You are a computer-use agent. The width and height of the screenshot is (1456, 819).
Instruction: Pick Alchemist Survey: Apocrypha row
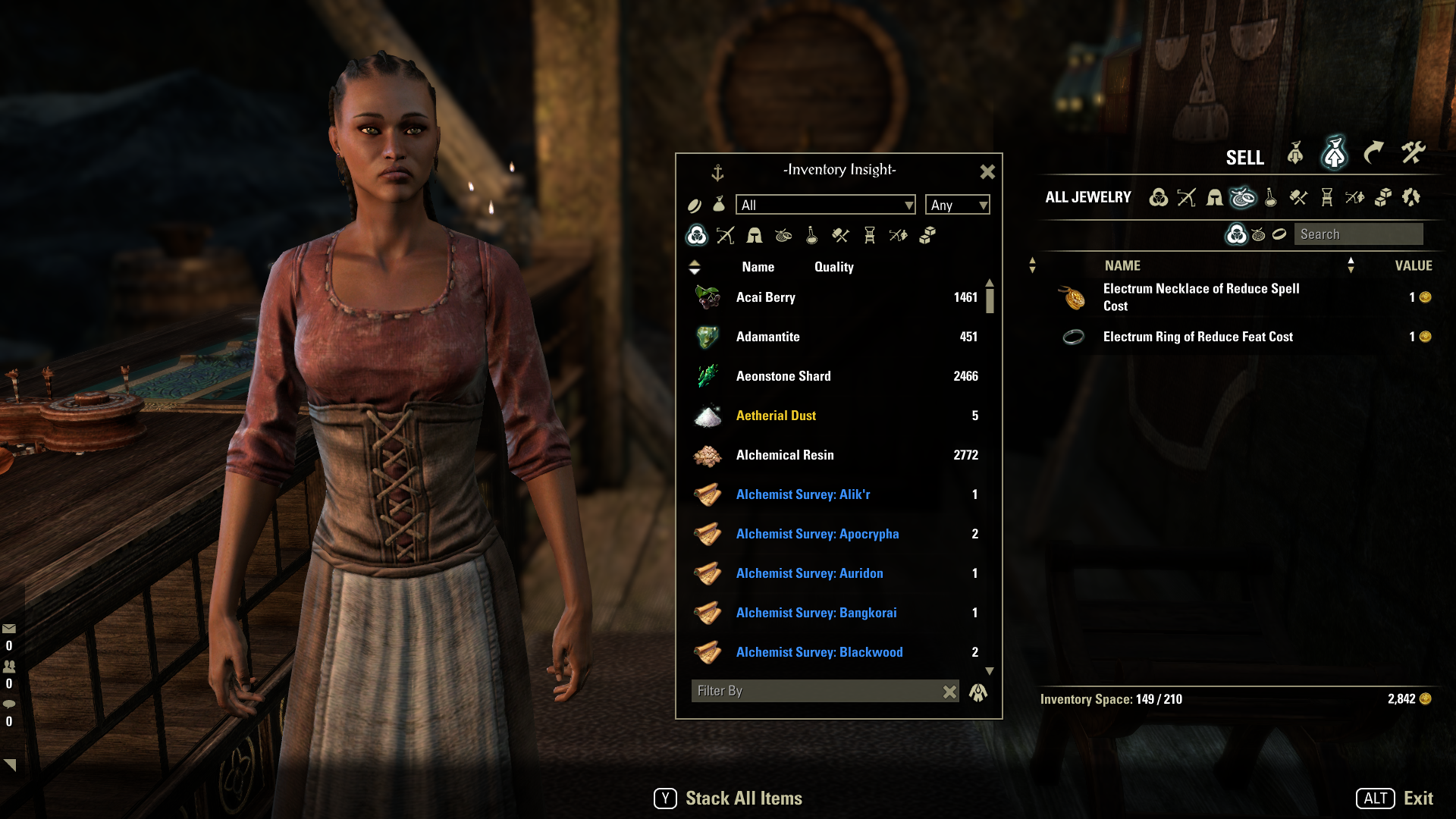tap(834, 534)
